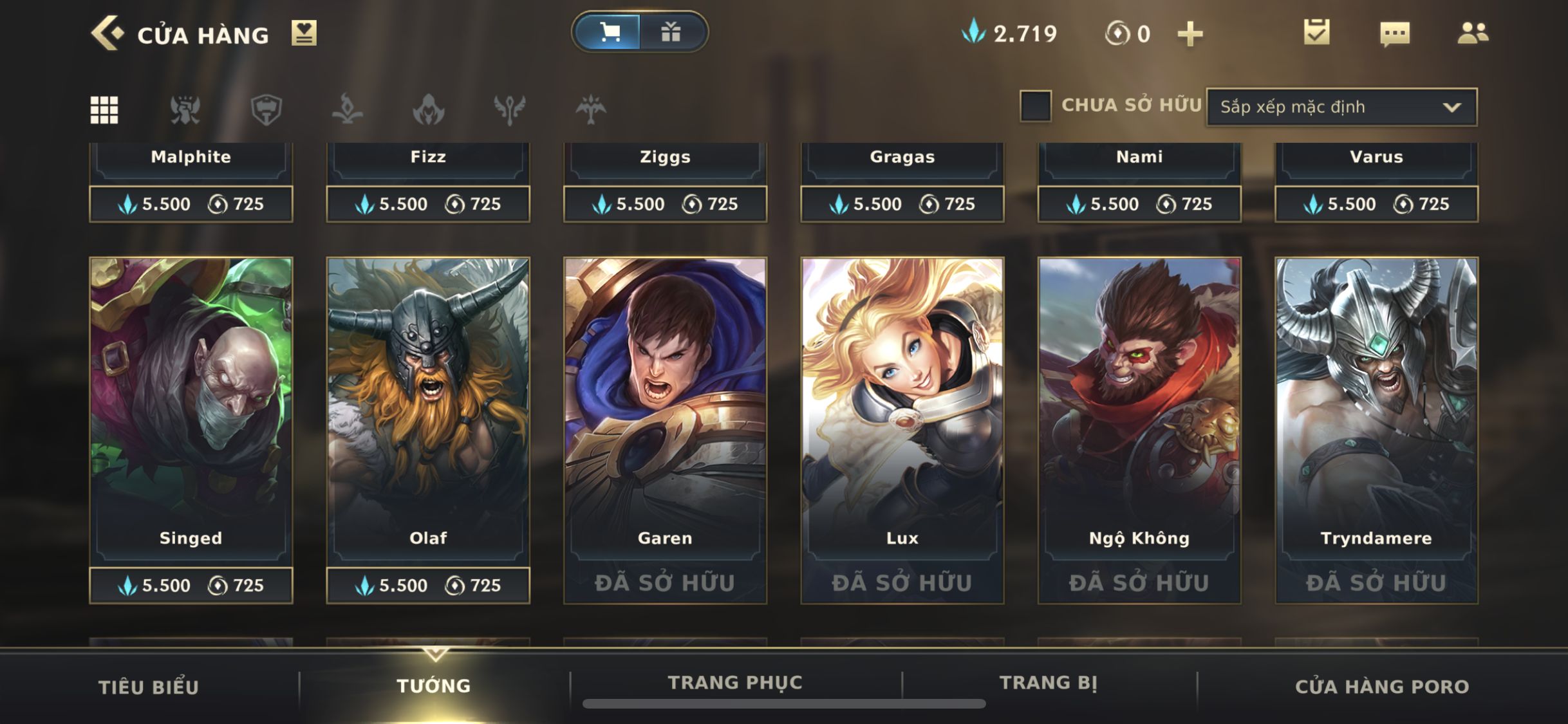The image size is (1568, 724).
Task: Click the Fizz price button
Action: [428, 204]
